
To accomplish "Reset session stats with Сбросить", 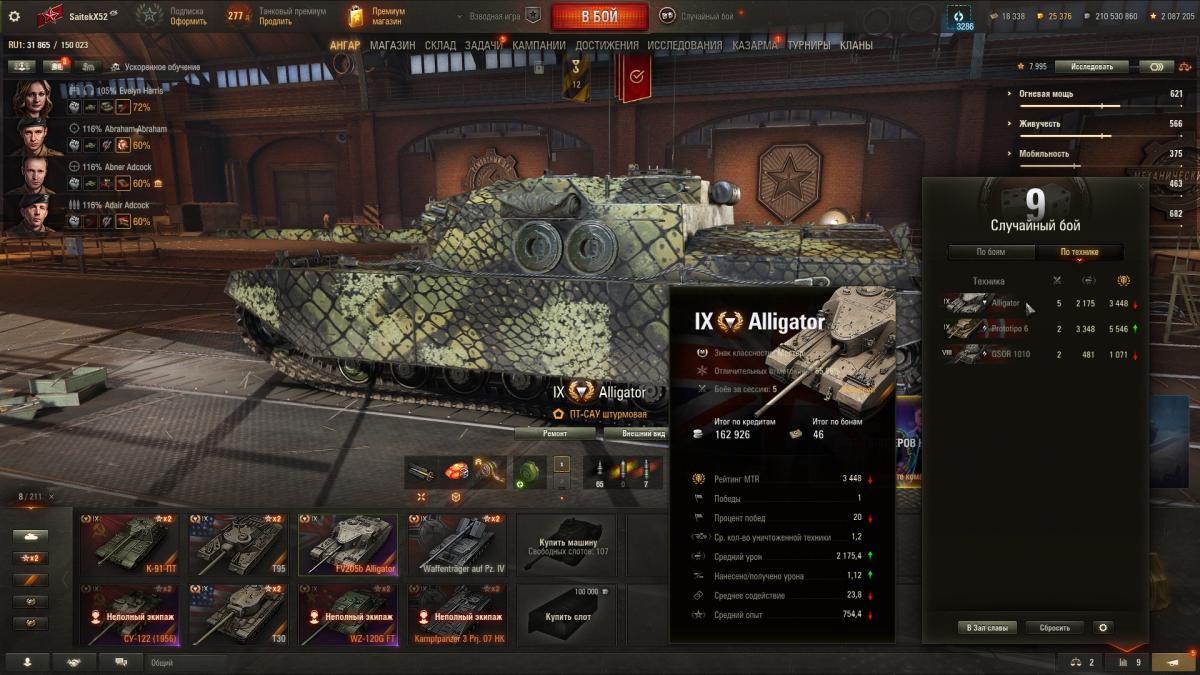I will click(1055, 628).
